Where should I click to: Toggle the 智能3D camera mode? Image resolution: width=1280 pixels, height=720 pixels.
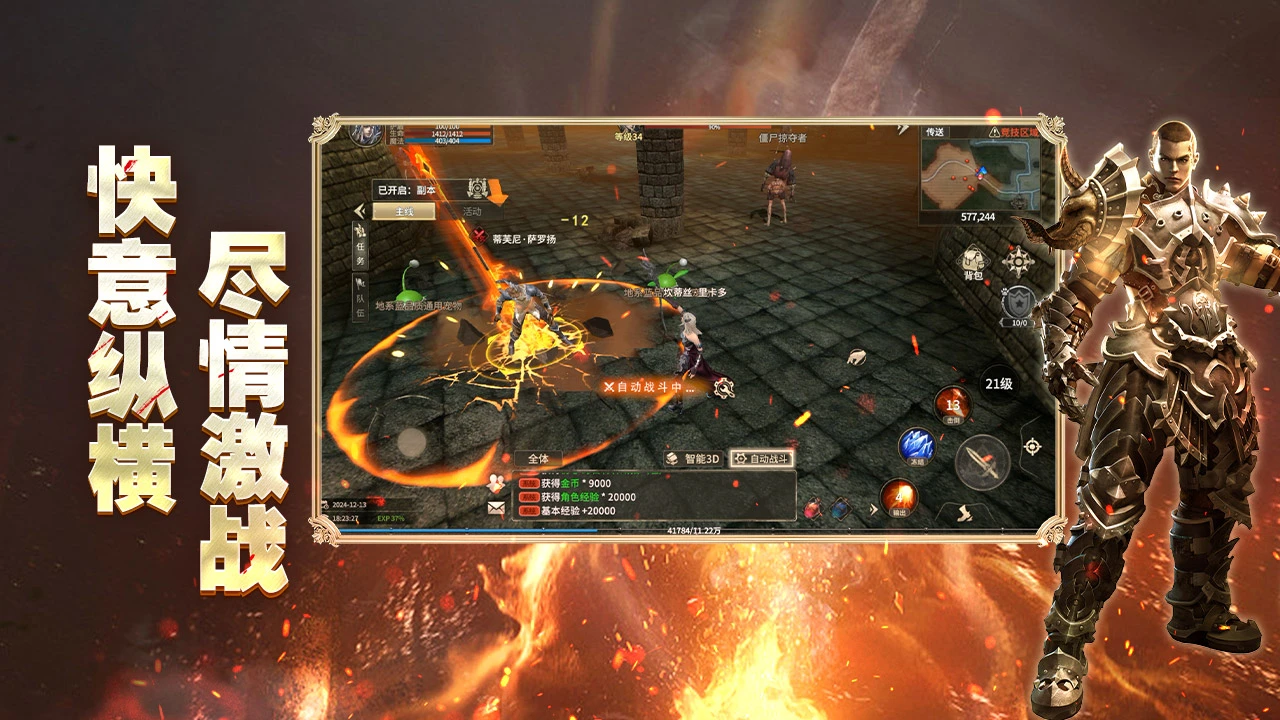click(x=692, y=459)
